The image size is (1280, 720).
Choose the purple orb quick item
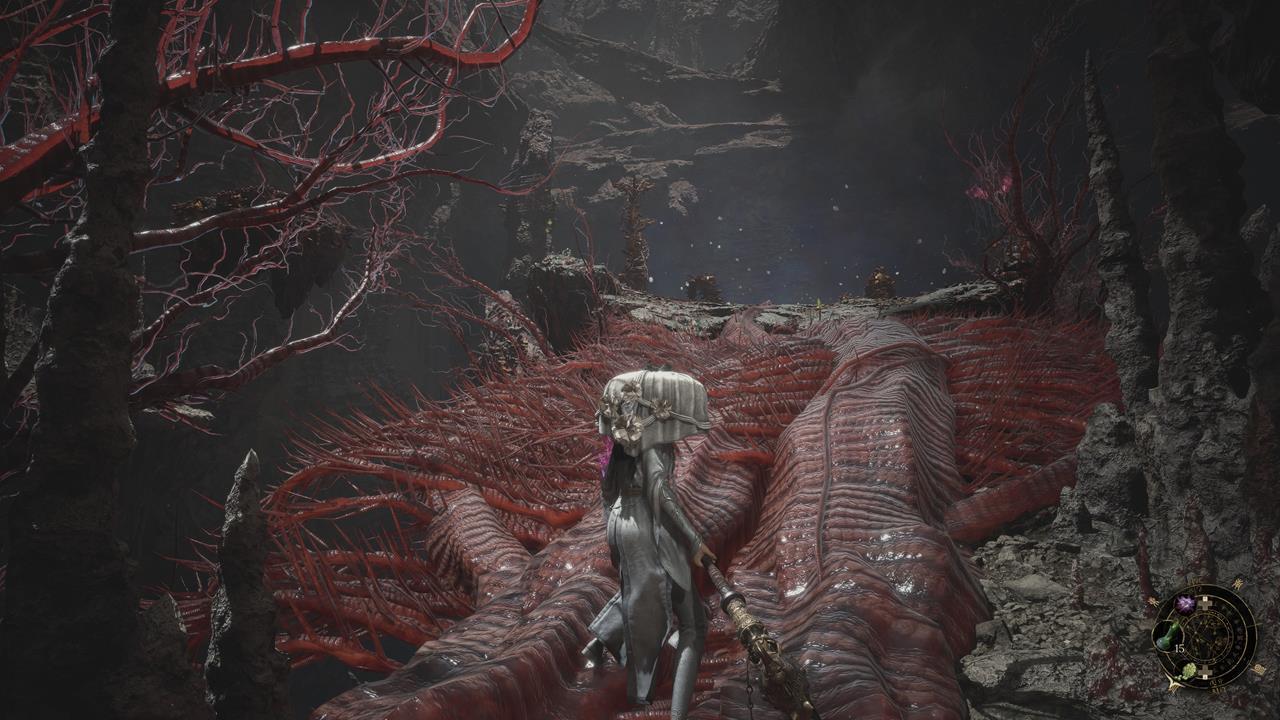1186,604
